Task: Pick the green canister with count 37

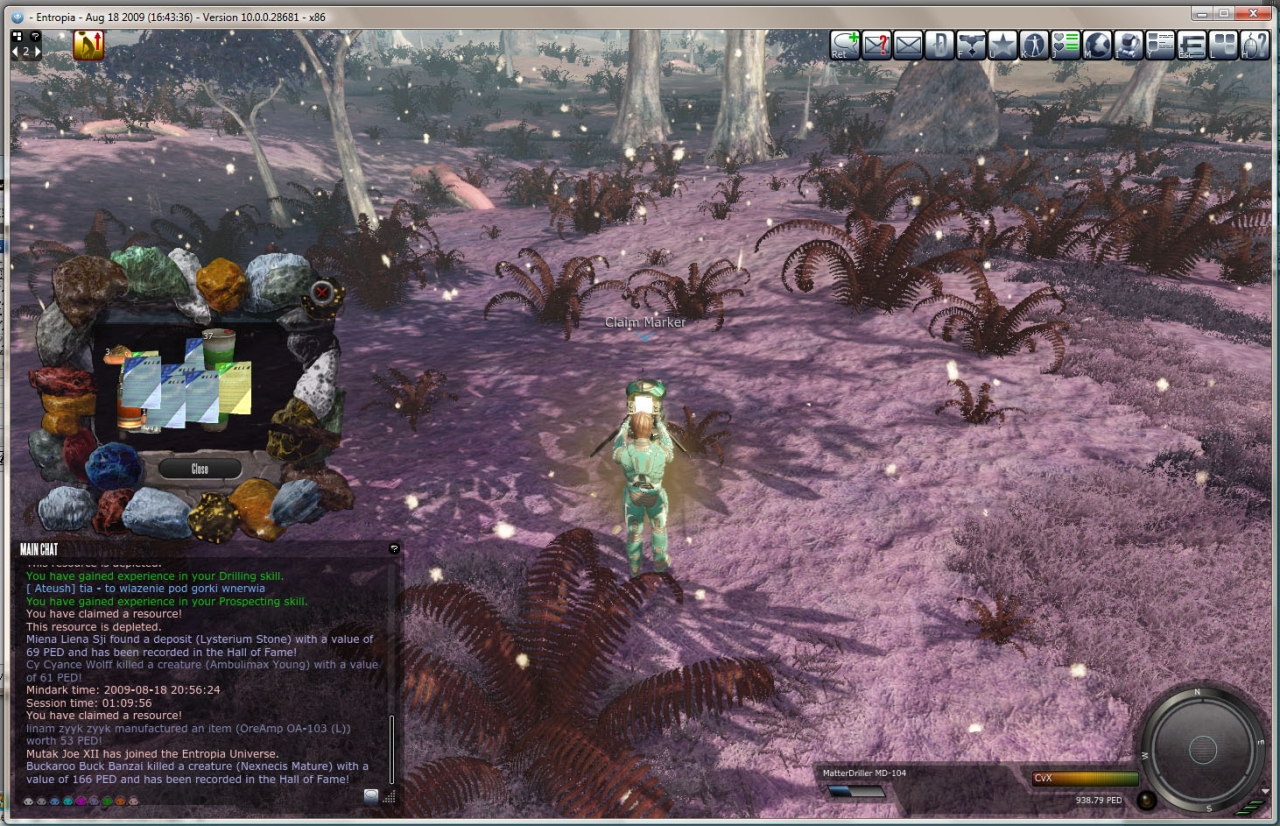Action: (218, 349)
